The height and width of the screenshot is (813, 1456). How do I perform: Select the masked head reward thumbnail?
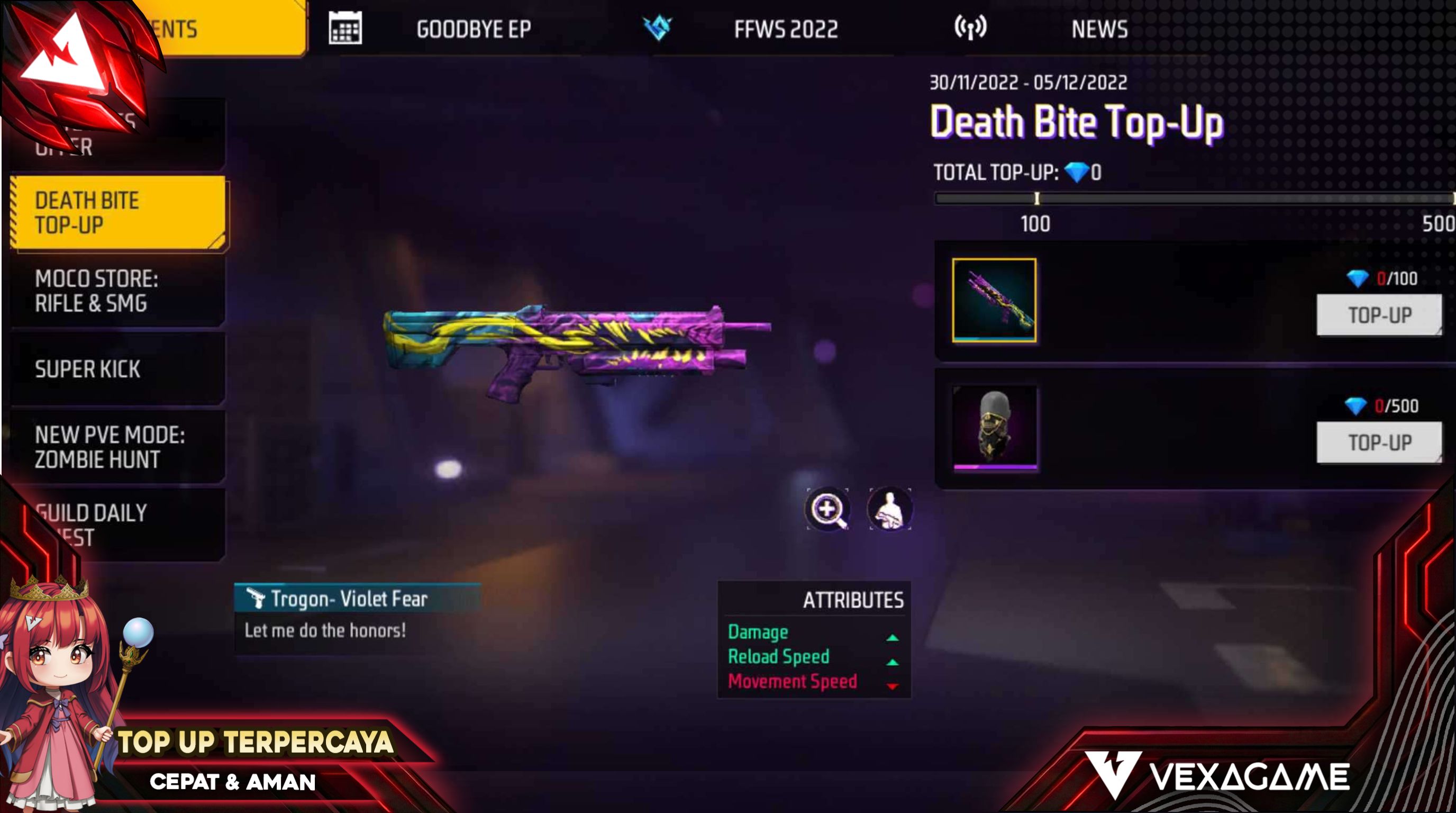tap(994, 428)
